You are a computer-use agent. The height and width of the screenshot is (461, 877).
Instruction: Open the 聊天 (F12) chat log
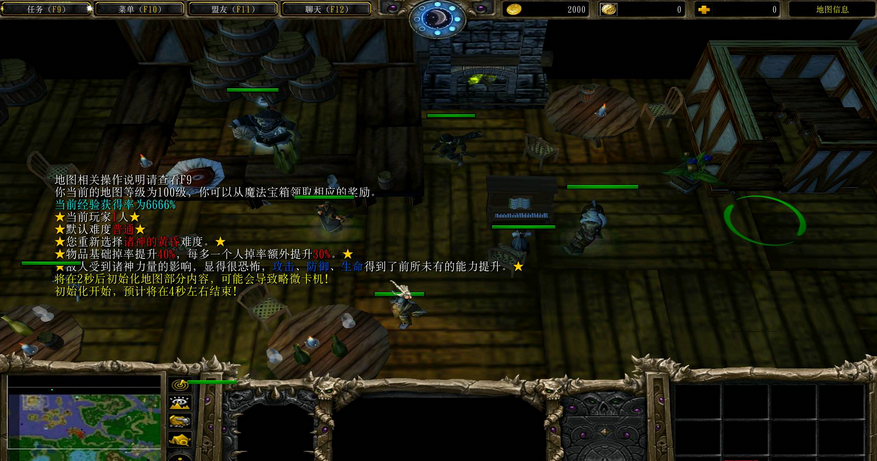[325, 9]
